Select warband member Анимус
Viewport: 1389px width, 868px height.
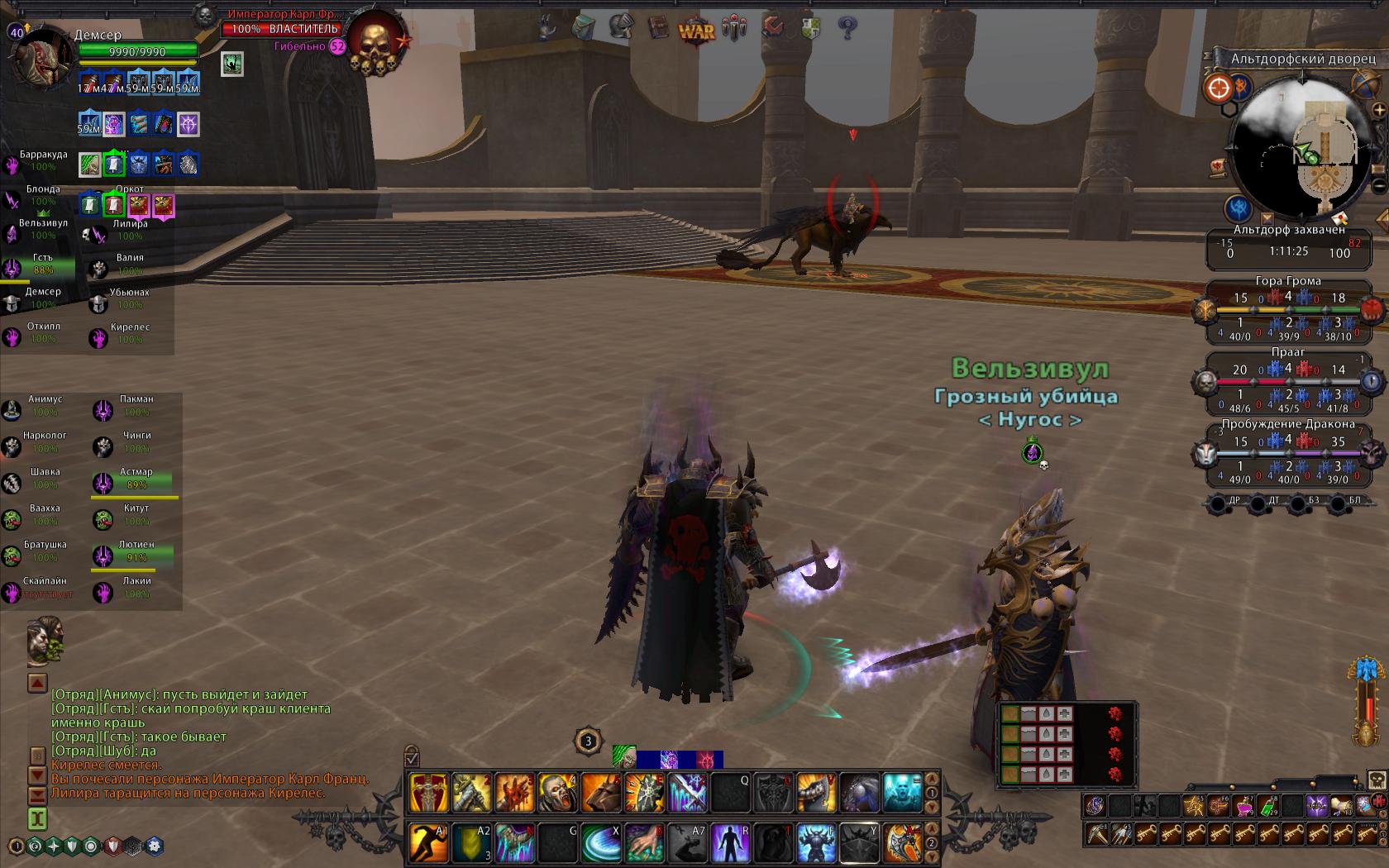point(43,405)
